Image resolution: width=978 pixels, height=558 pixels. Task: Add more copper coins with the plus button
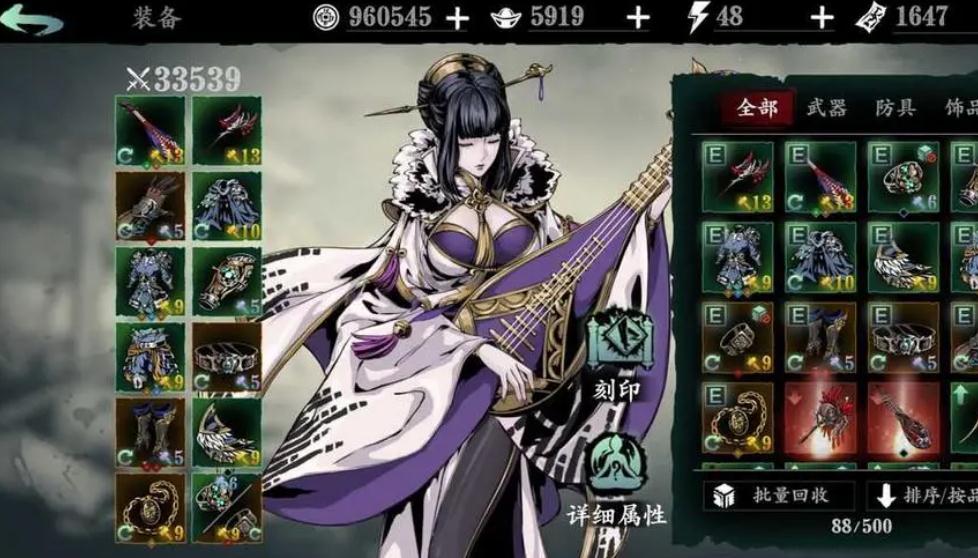[x=456, y=18]
